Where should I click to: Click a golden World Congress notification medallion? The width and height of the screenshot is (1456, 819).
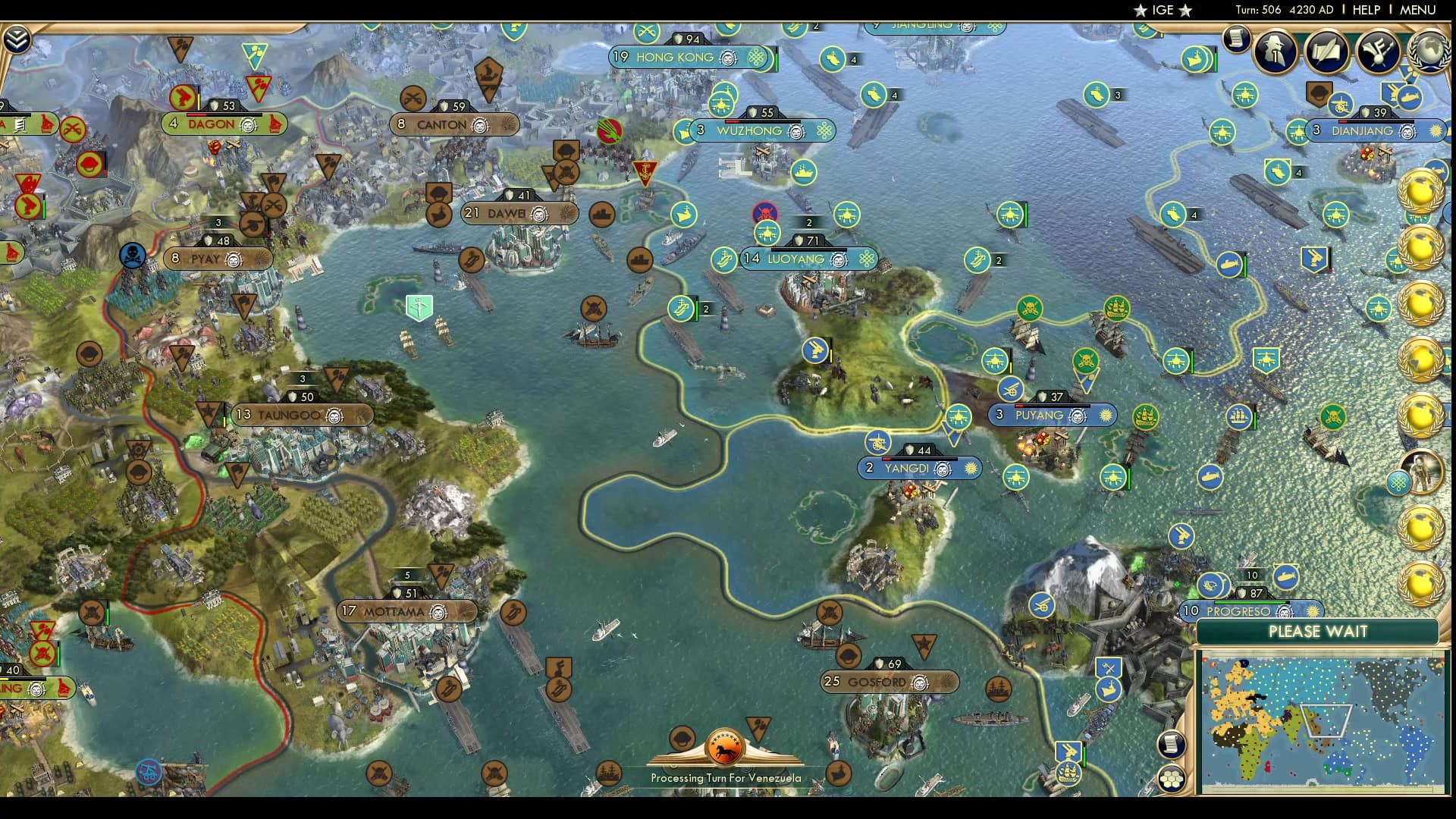click(x=1421, y=190)
